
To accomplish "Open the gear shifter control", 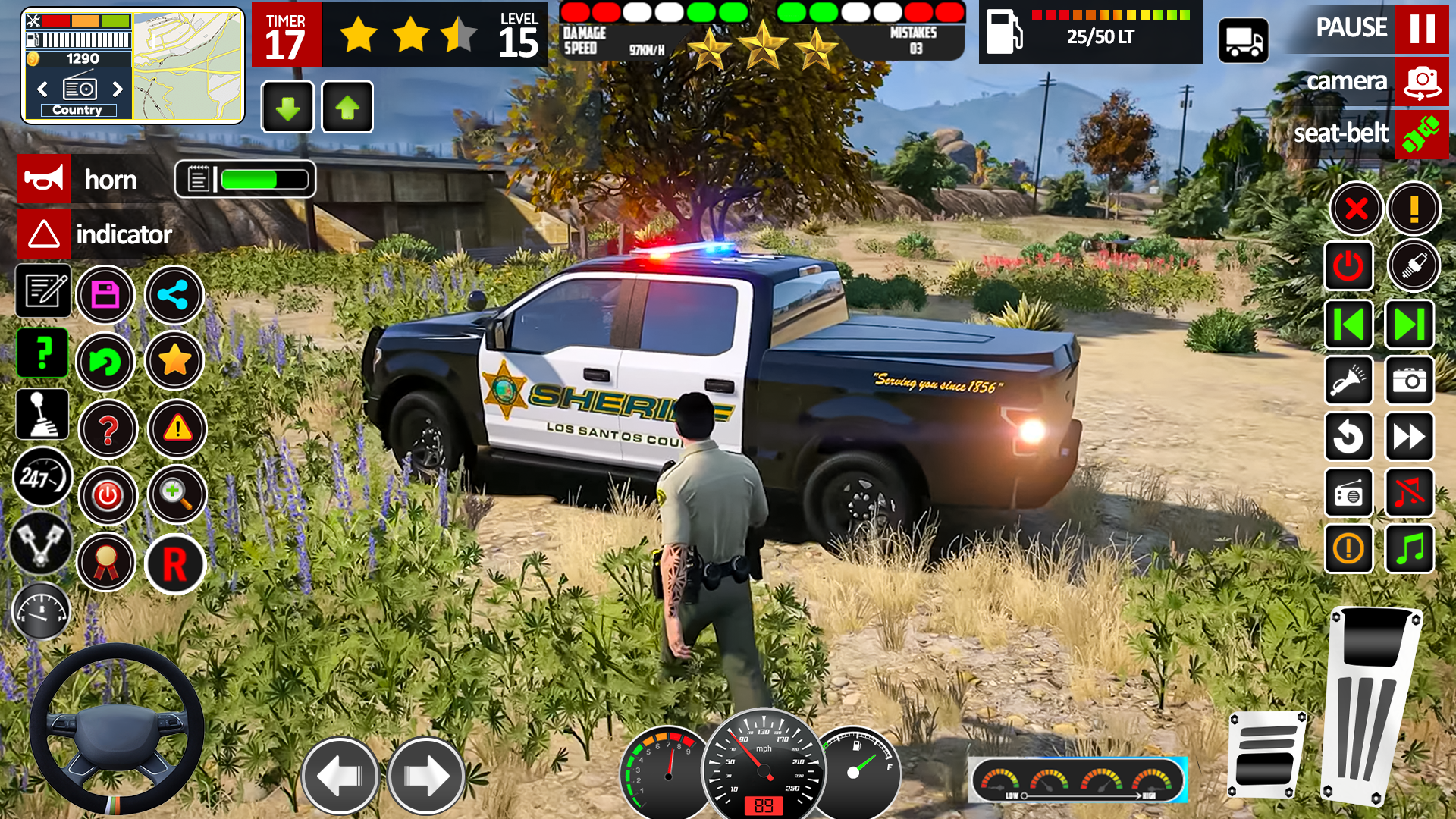I will [x=42, y=413].
